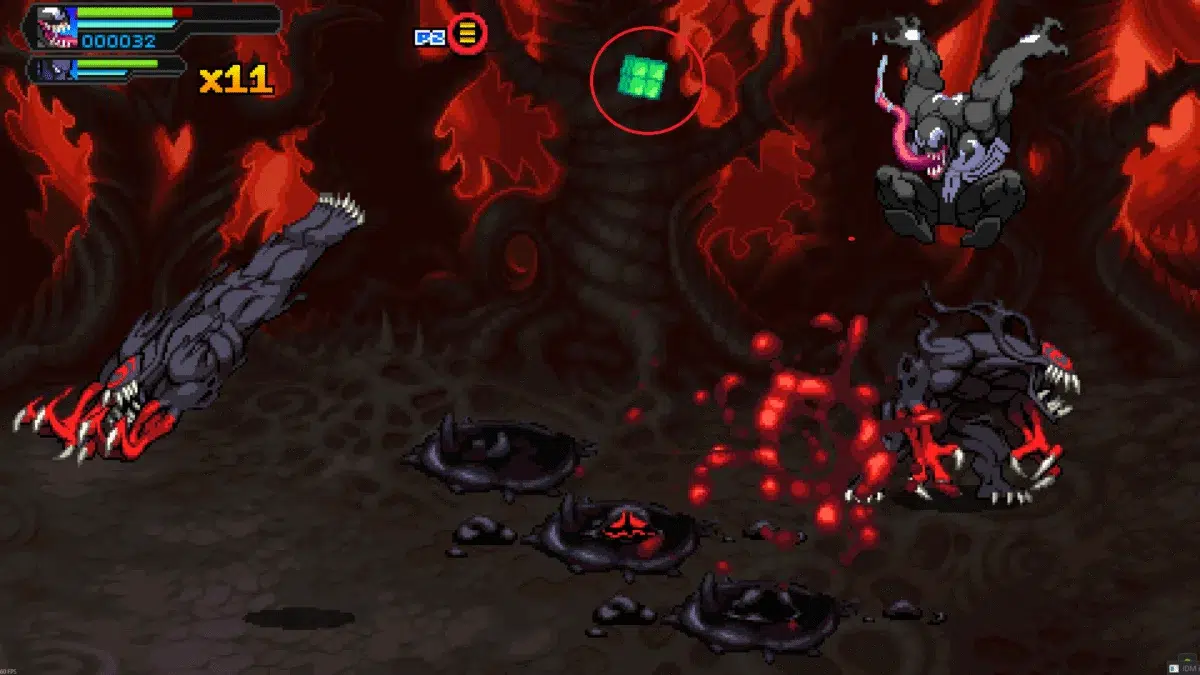Select the second character portrait below Venom
The height and width of the screenshot is (675, 1200).
coord(51,69)
